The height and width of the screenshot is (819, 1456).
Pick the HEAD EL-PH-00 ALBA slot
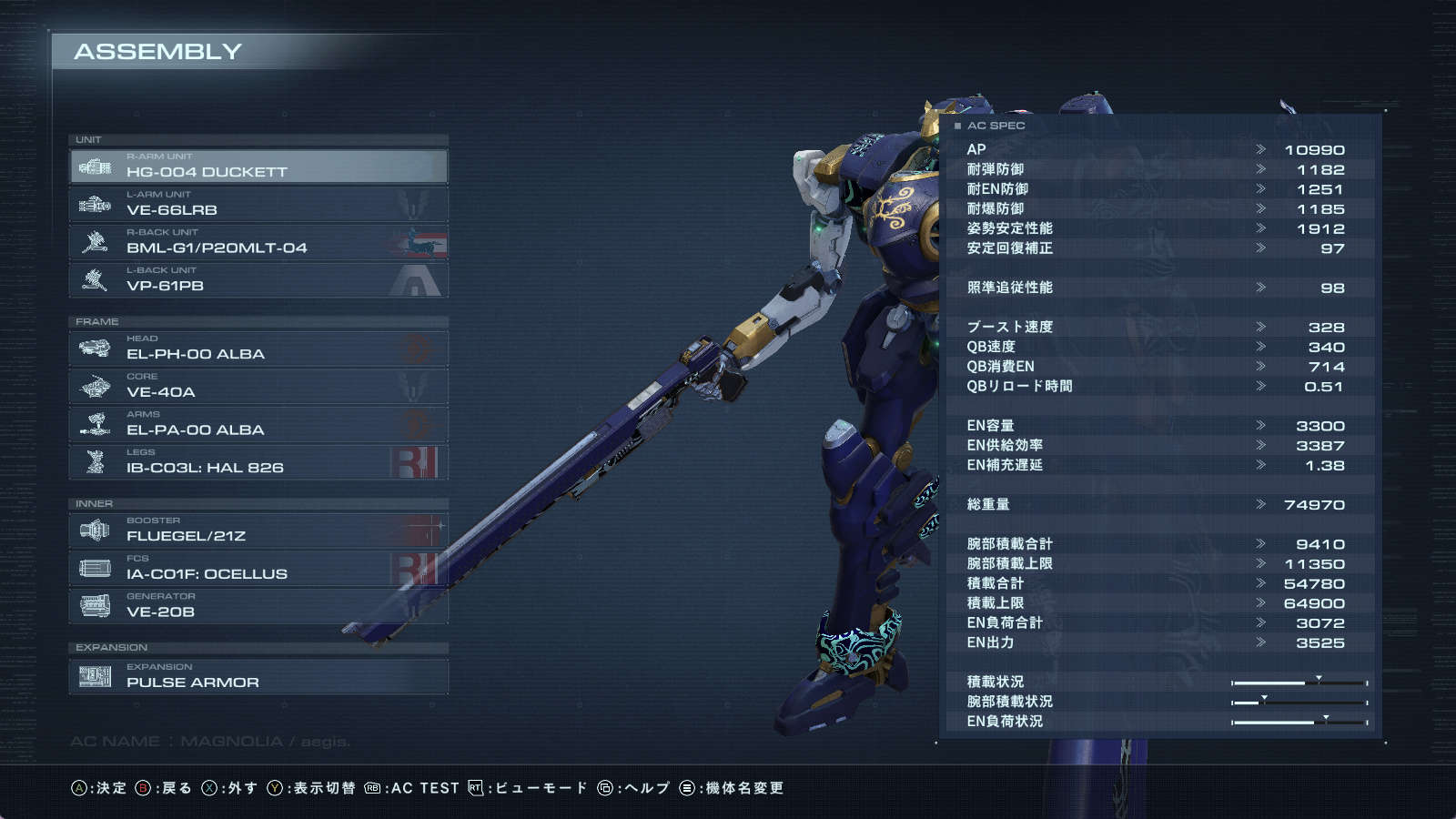pos(258,349)
